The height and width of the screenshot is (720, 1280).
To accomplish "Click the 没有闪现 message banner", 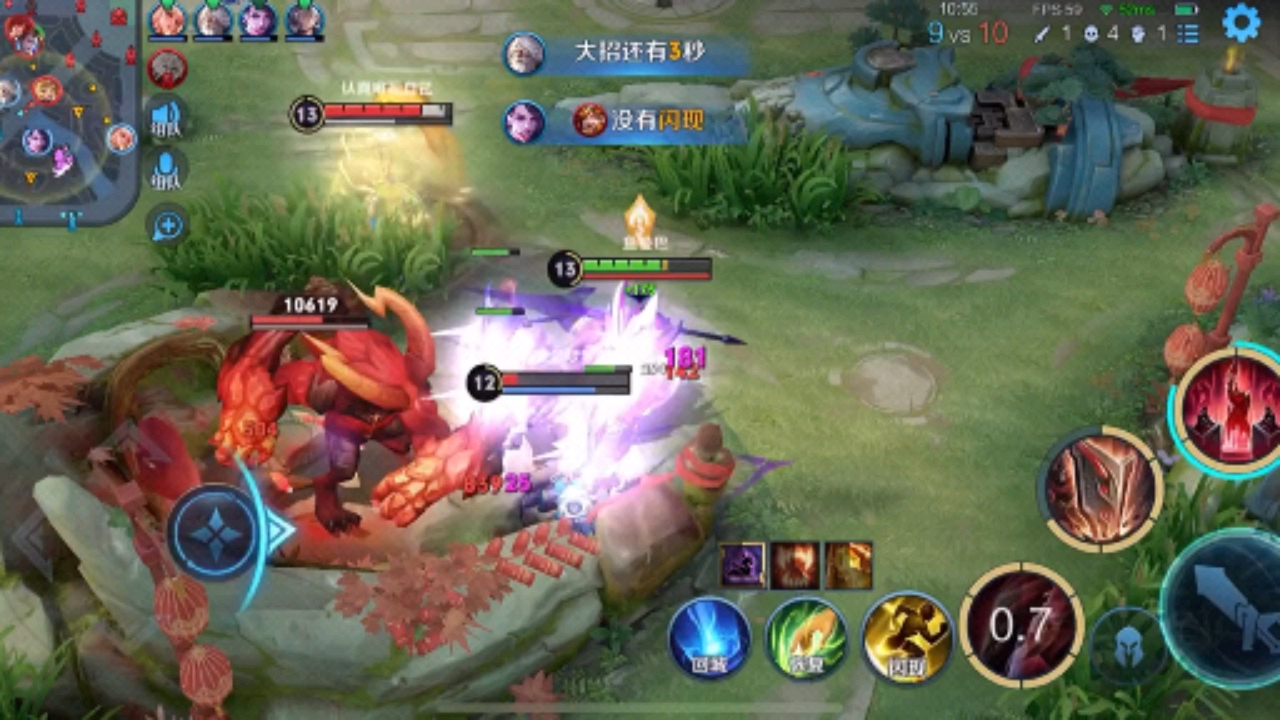I will (628, 122).
